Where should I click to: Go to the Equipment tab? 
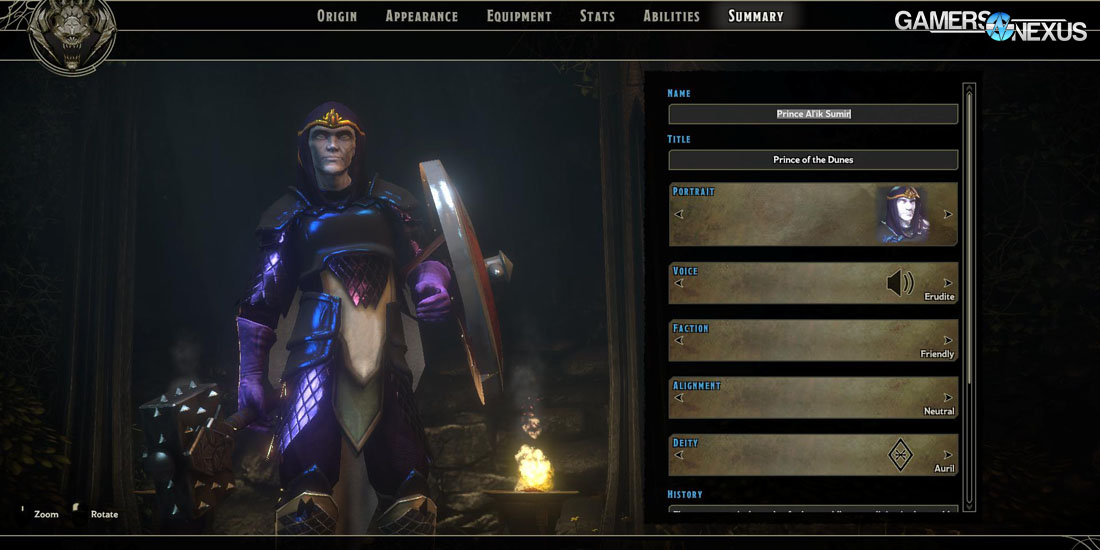pyautogui.click(x=519, y=16)
